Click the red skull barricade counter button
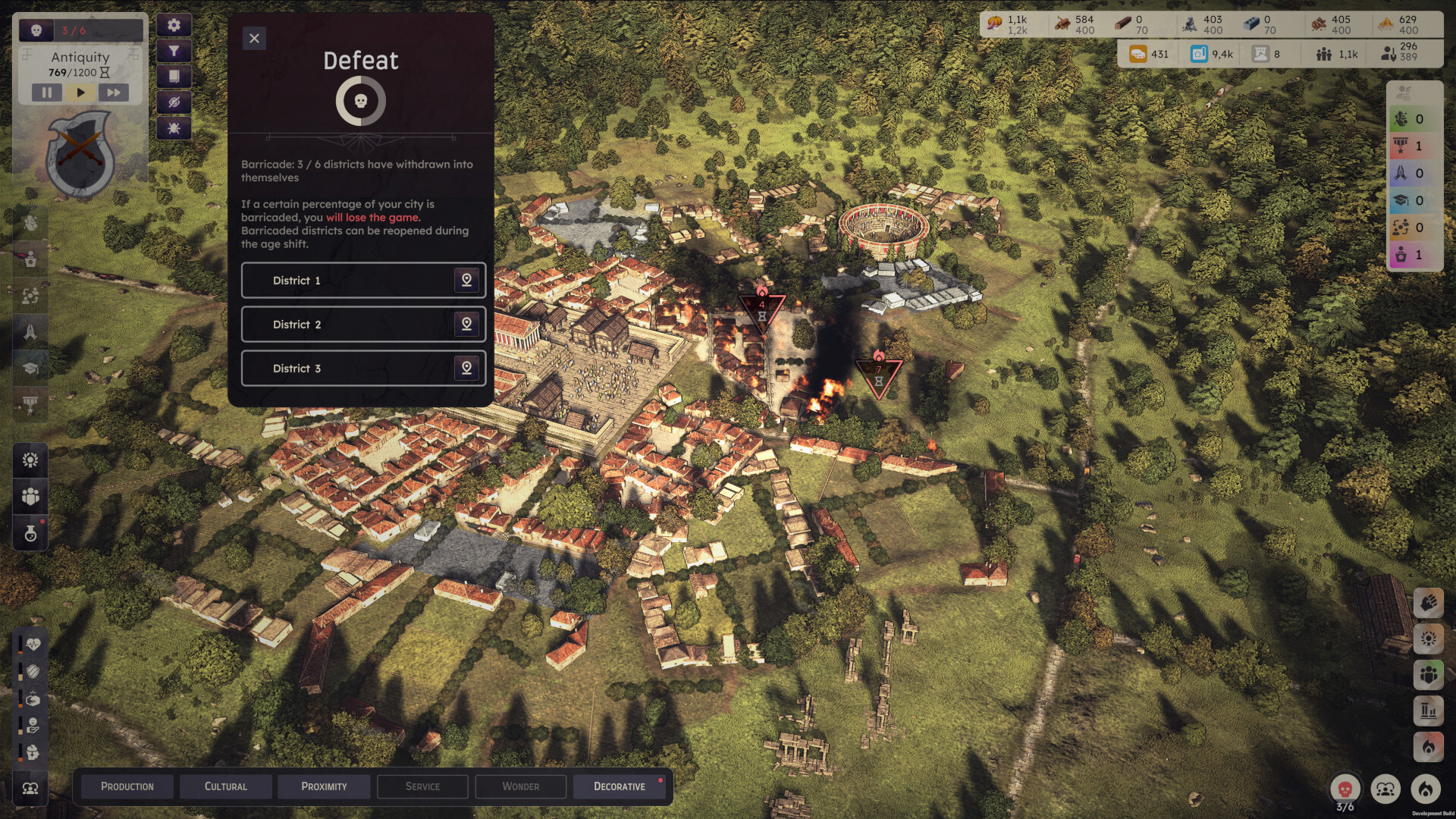Screen dimensions: 1456x819 click(1345, 789)
